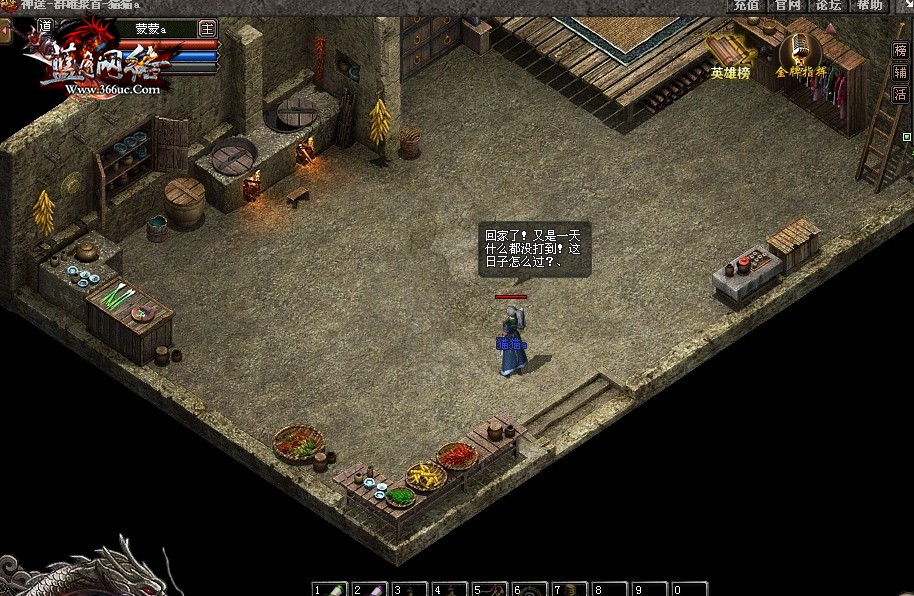This screenshot has width=914, height=596.
Task: Open the 充值 recharge menu
Action: (x=746, y=5)
